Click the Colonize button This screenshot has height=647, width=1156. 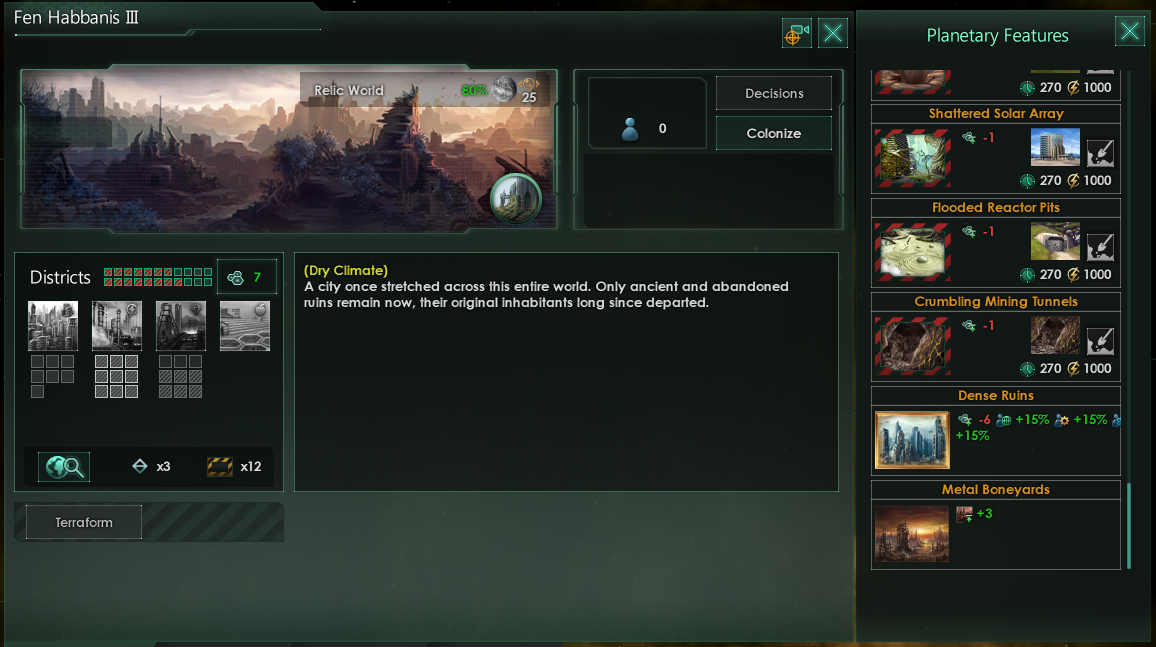point(773,133)
